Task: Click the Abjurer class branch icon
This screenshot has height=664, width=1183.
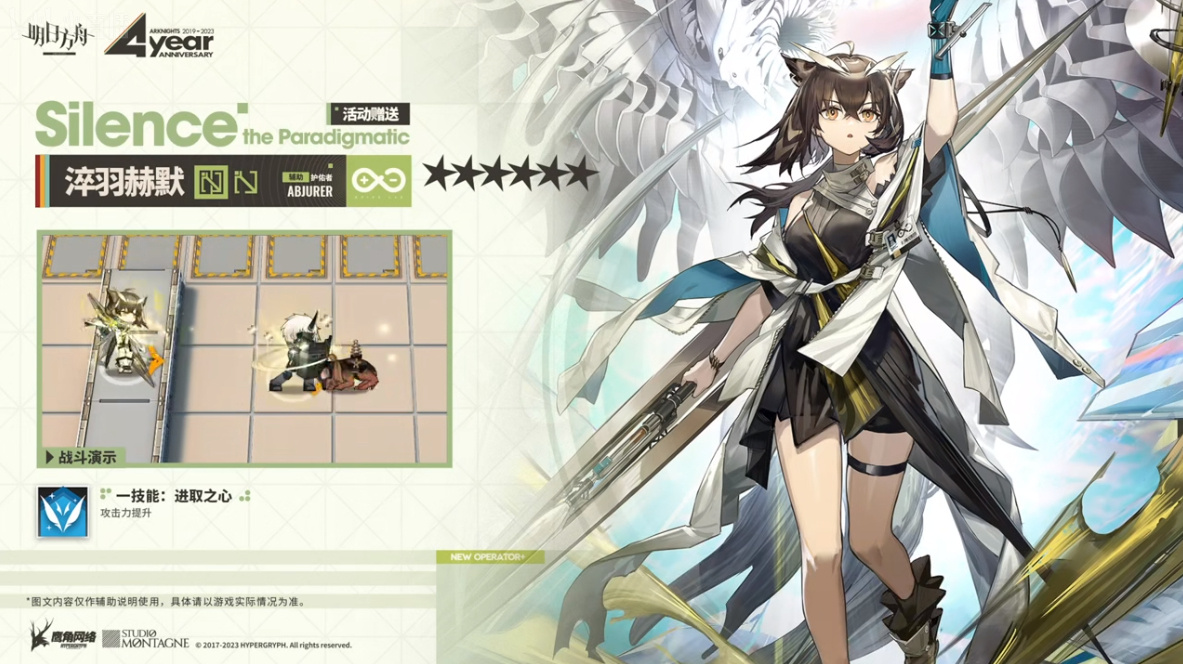Action: pos(378,180)
